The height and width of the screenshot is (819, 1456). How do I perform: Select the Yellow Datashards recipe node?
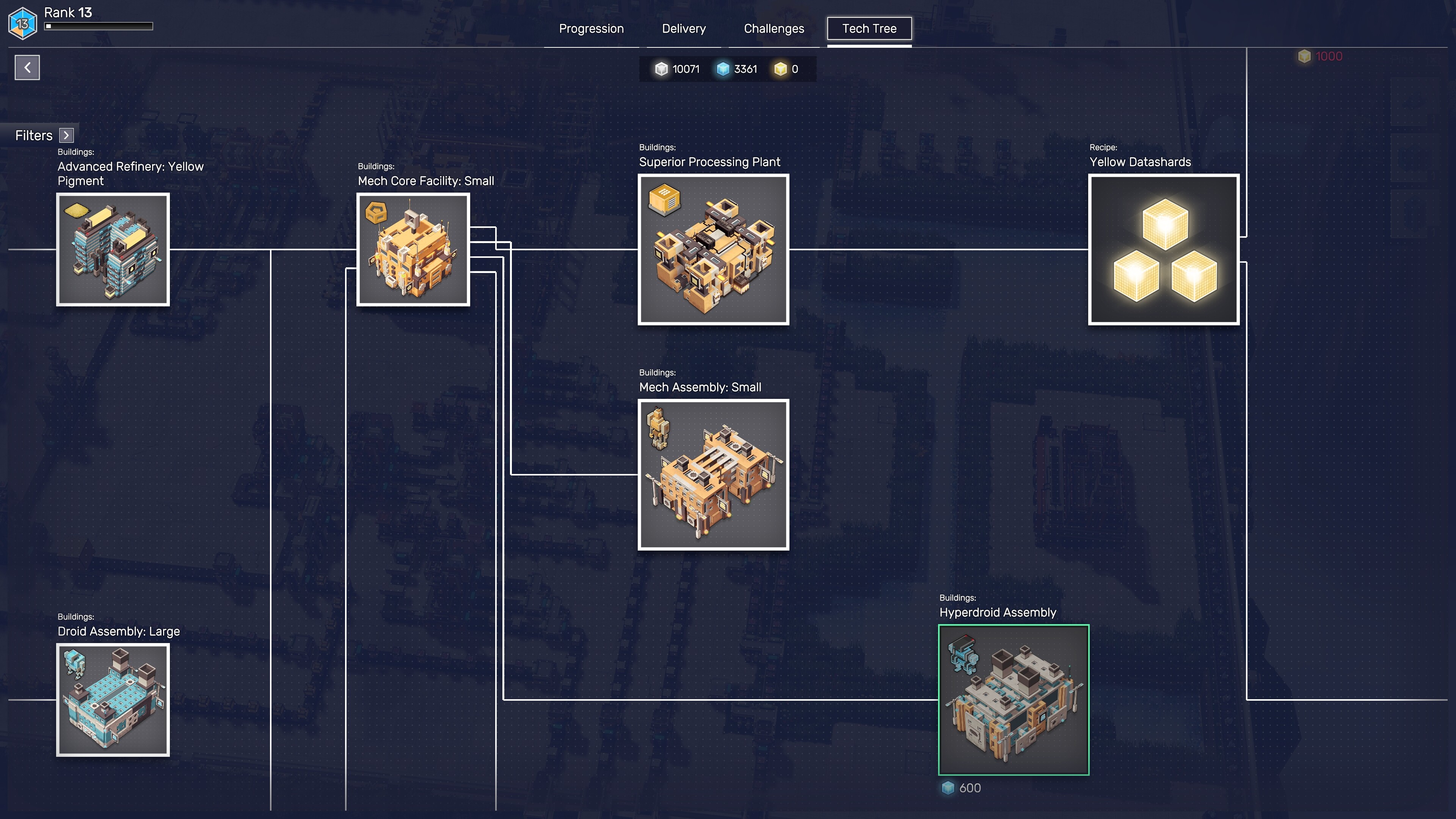click(1163, 249)
